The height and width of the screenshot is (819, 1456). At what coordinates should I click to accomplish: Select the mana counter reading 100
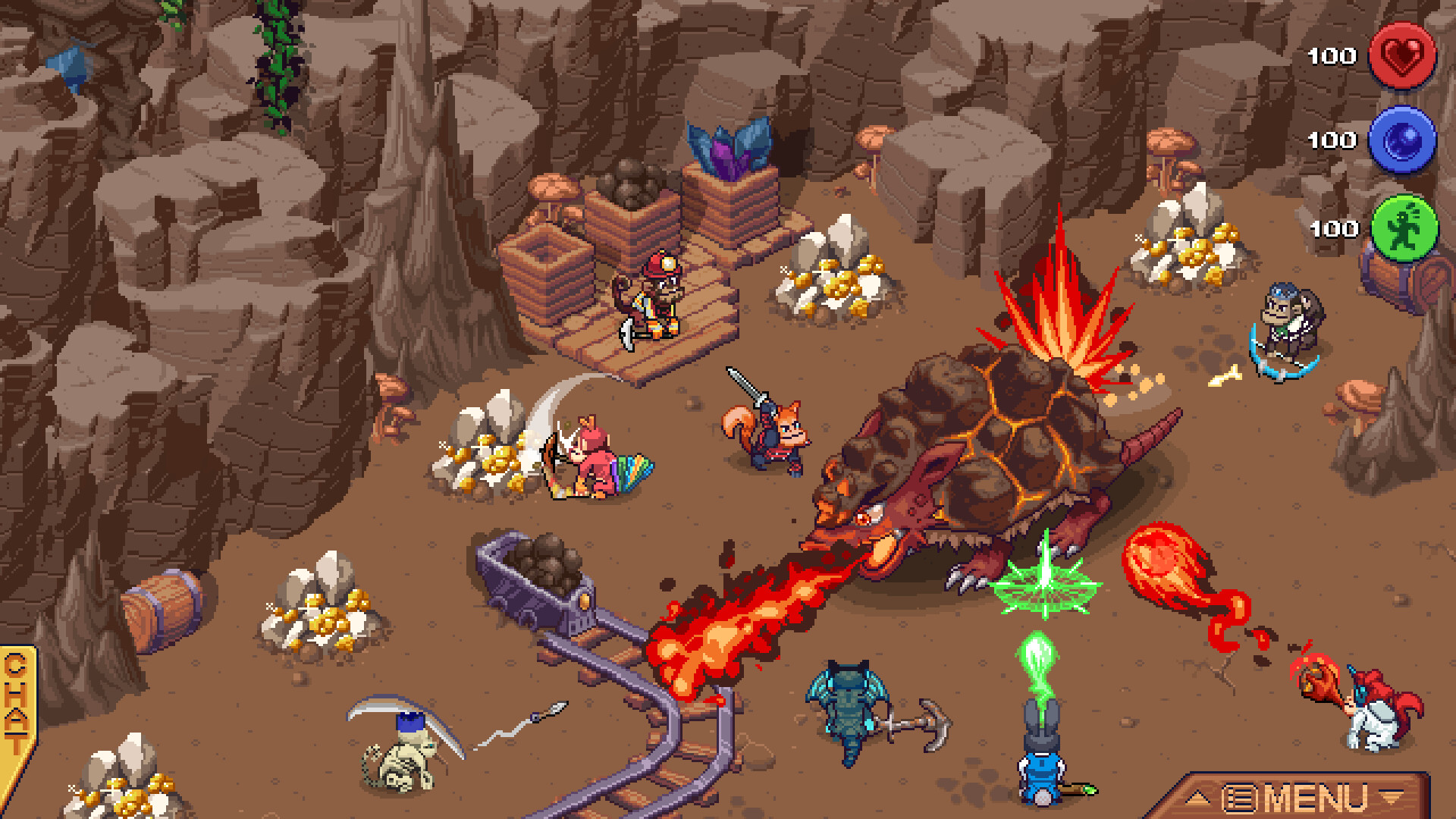(x=1332, y=140)
